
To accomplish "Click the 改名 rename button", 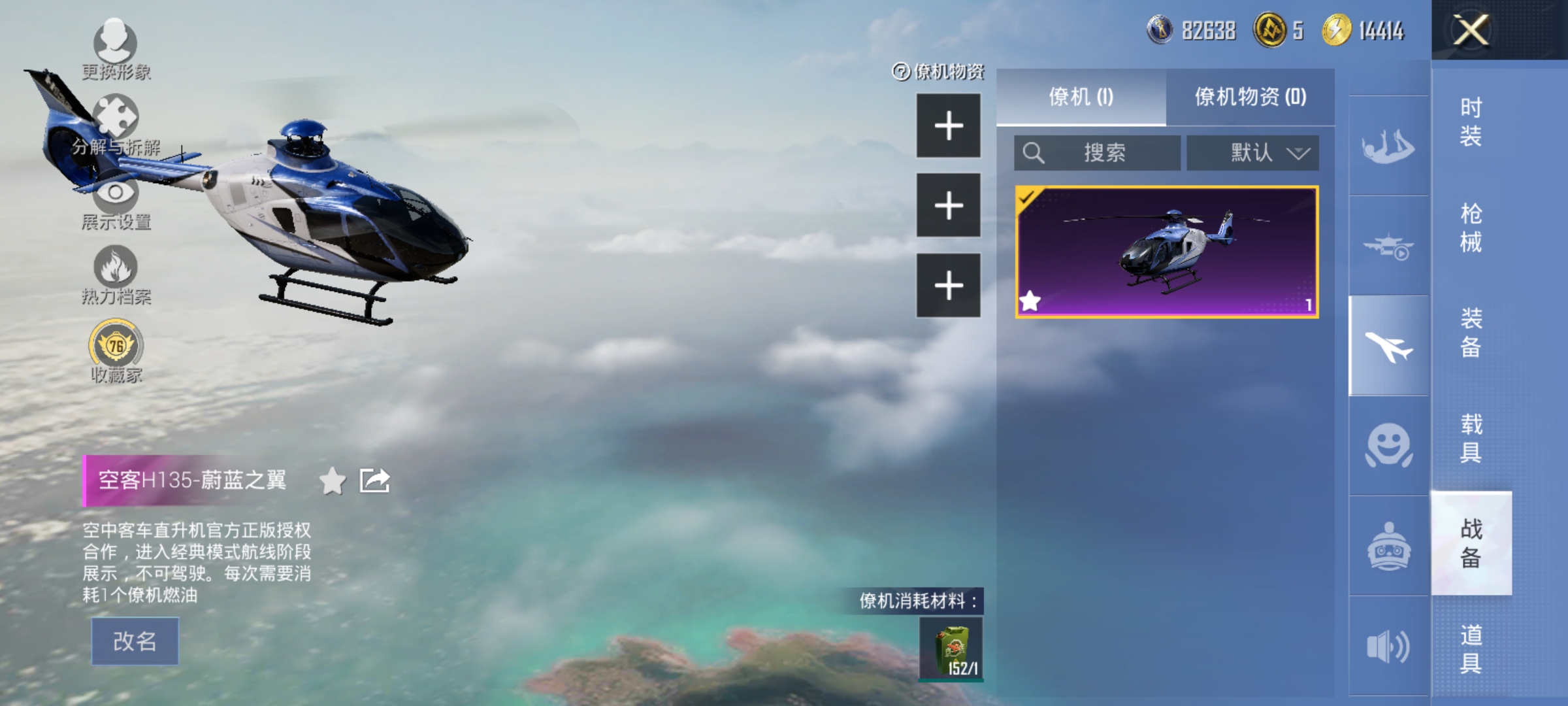I will 135,641.
